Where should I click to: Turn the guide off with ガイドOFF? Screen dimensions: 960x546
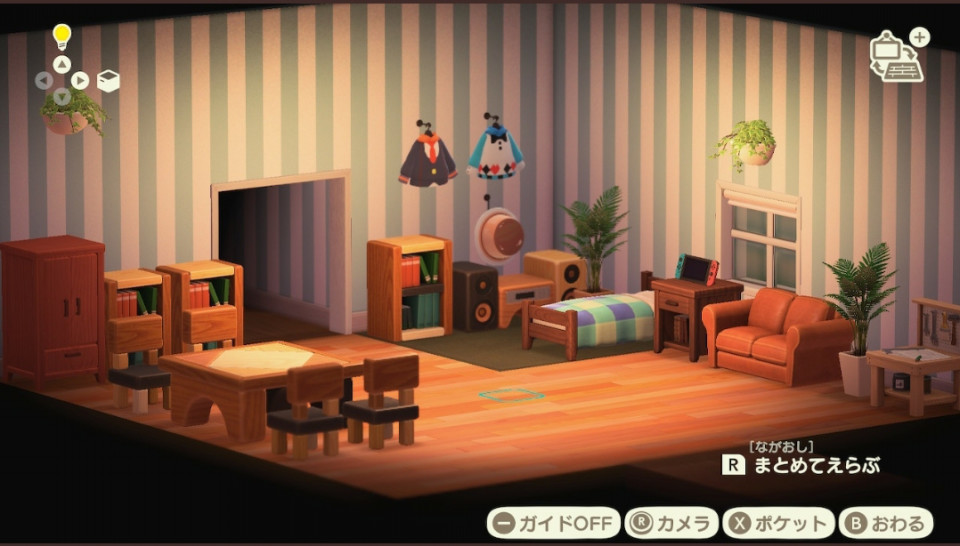click(552, 523)
